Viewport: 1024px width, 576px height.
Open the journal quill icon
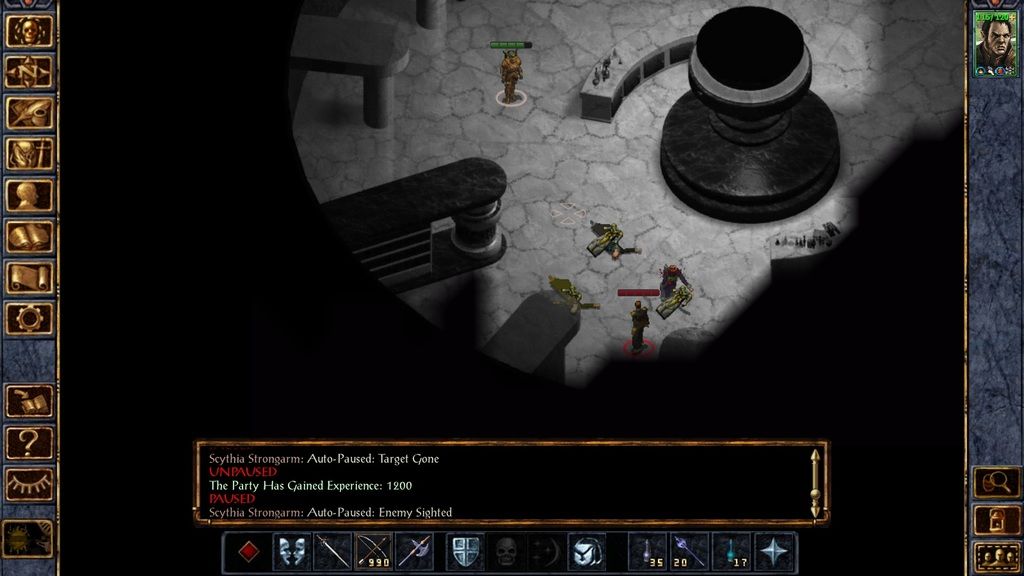coord(29,113)
